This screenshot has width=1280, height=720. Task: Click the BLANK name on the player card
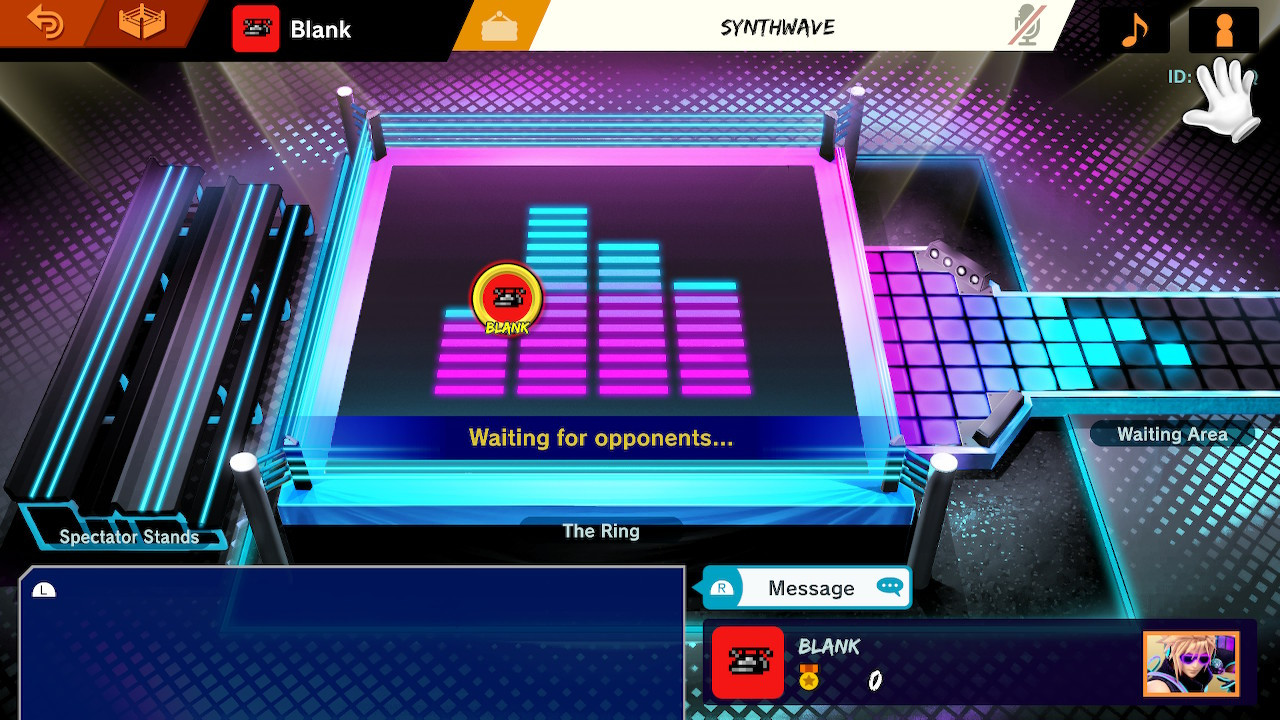click(830, 647)
